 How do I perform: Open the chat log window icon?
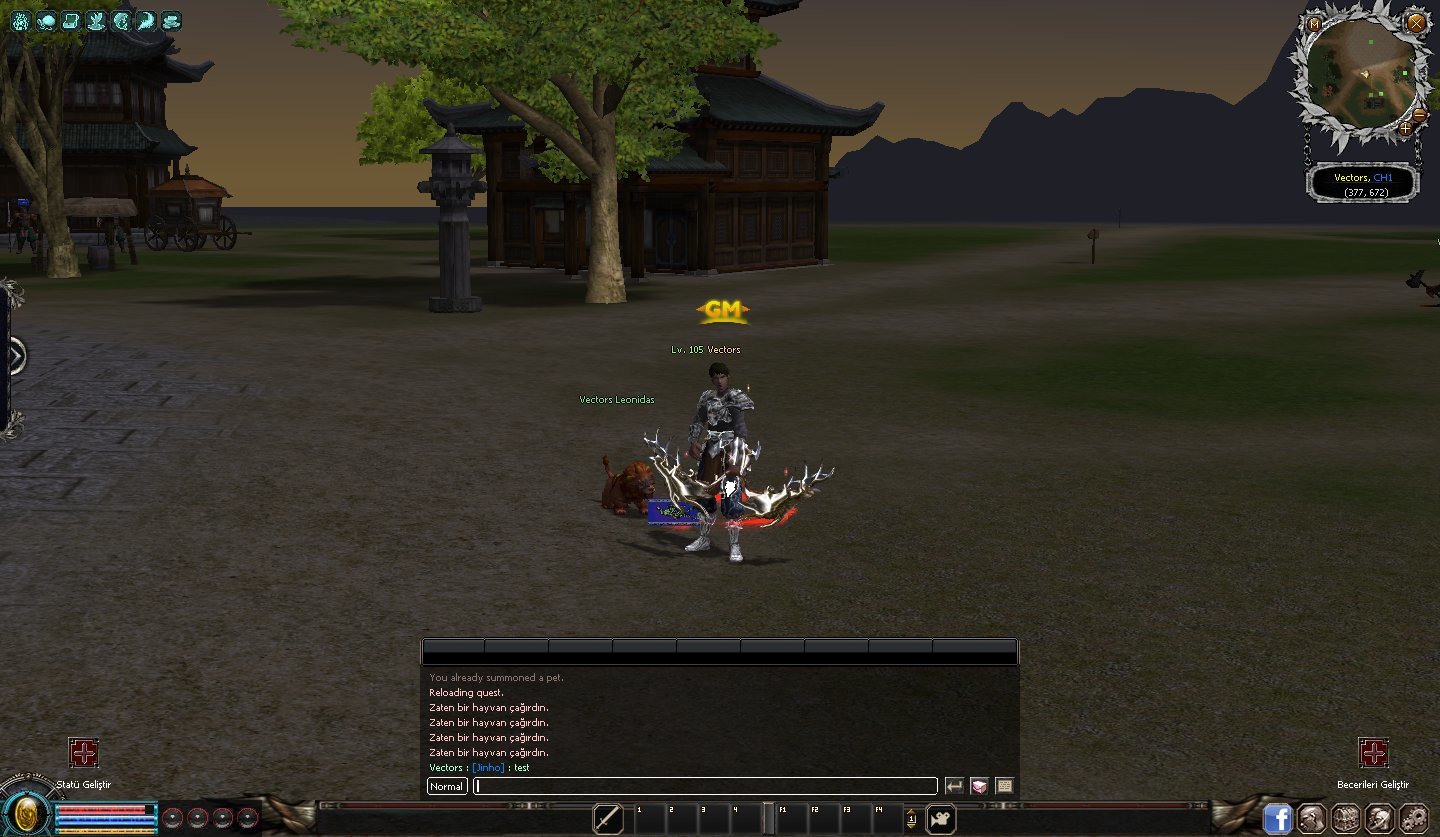click(x=1004, y=786)
